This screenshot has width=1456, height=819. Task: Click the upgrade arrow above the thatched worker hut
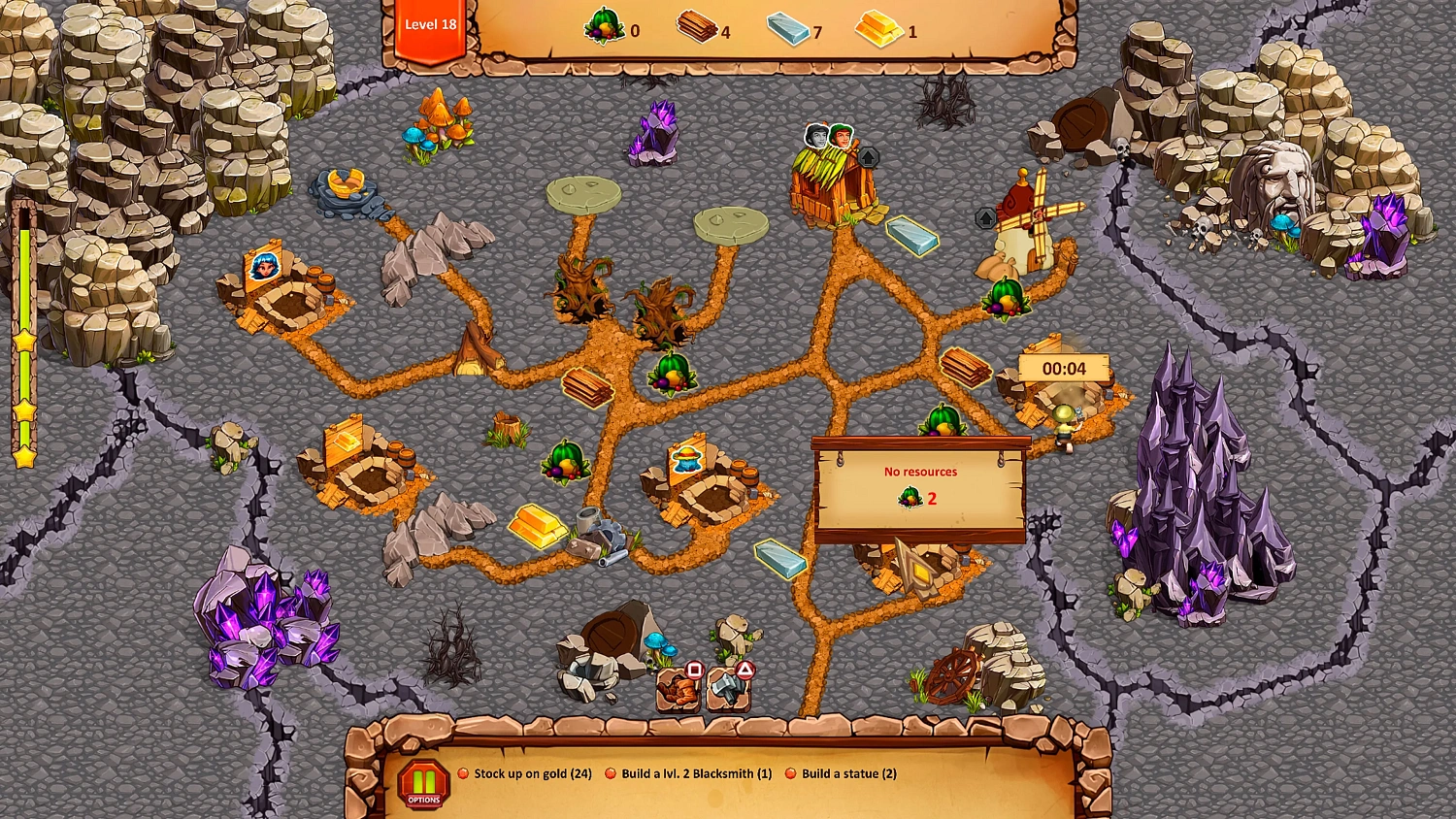click(x=868, y=155)
